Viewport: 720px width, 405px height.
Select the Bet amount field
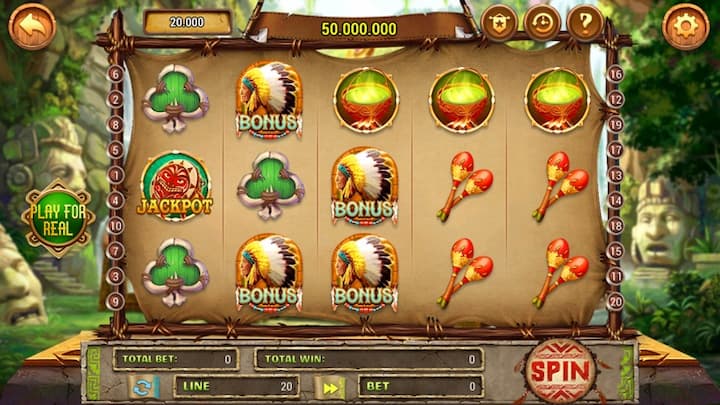point(418,386)
